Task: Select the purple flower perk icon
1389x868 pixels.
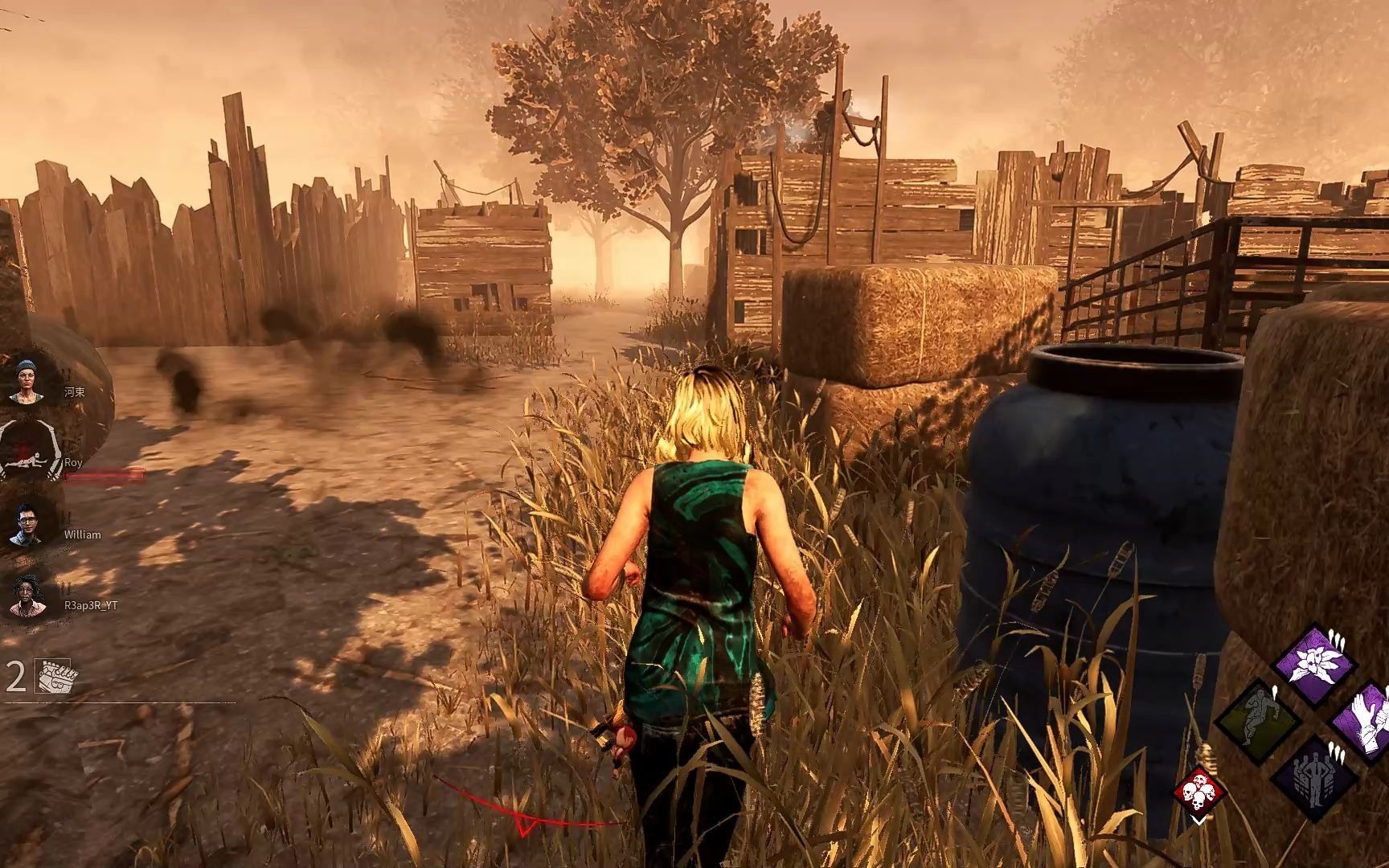Action: pos(1316,663)
